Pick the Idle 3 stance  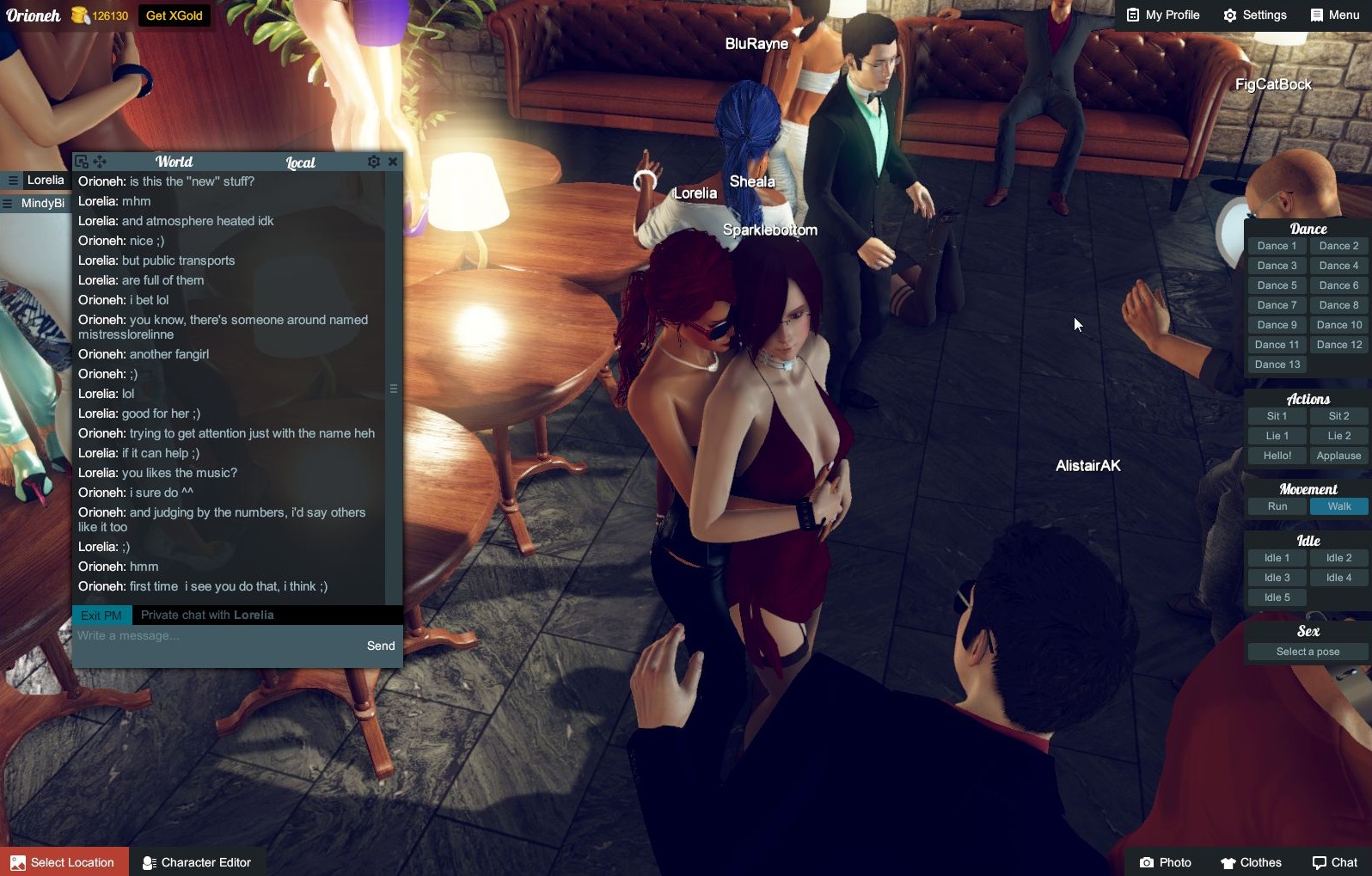click(1277, 578)
